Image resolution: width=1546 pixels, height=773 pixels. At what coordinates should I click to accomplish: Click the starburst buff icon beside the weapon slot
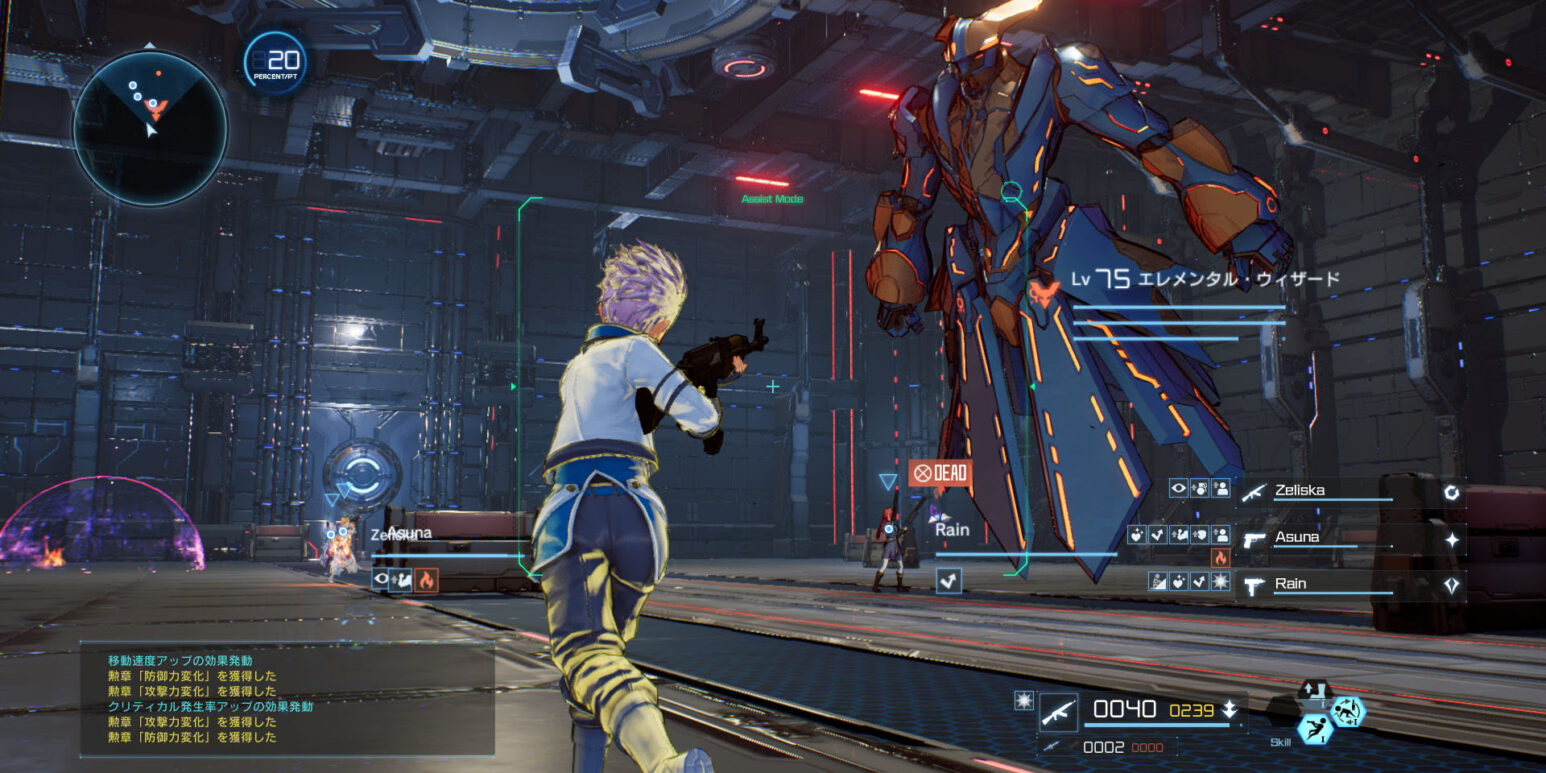click(1023, 701)
